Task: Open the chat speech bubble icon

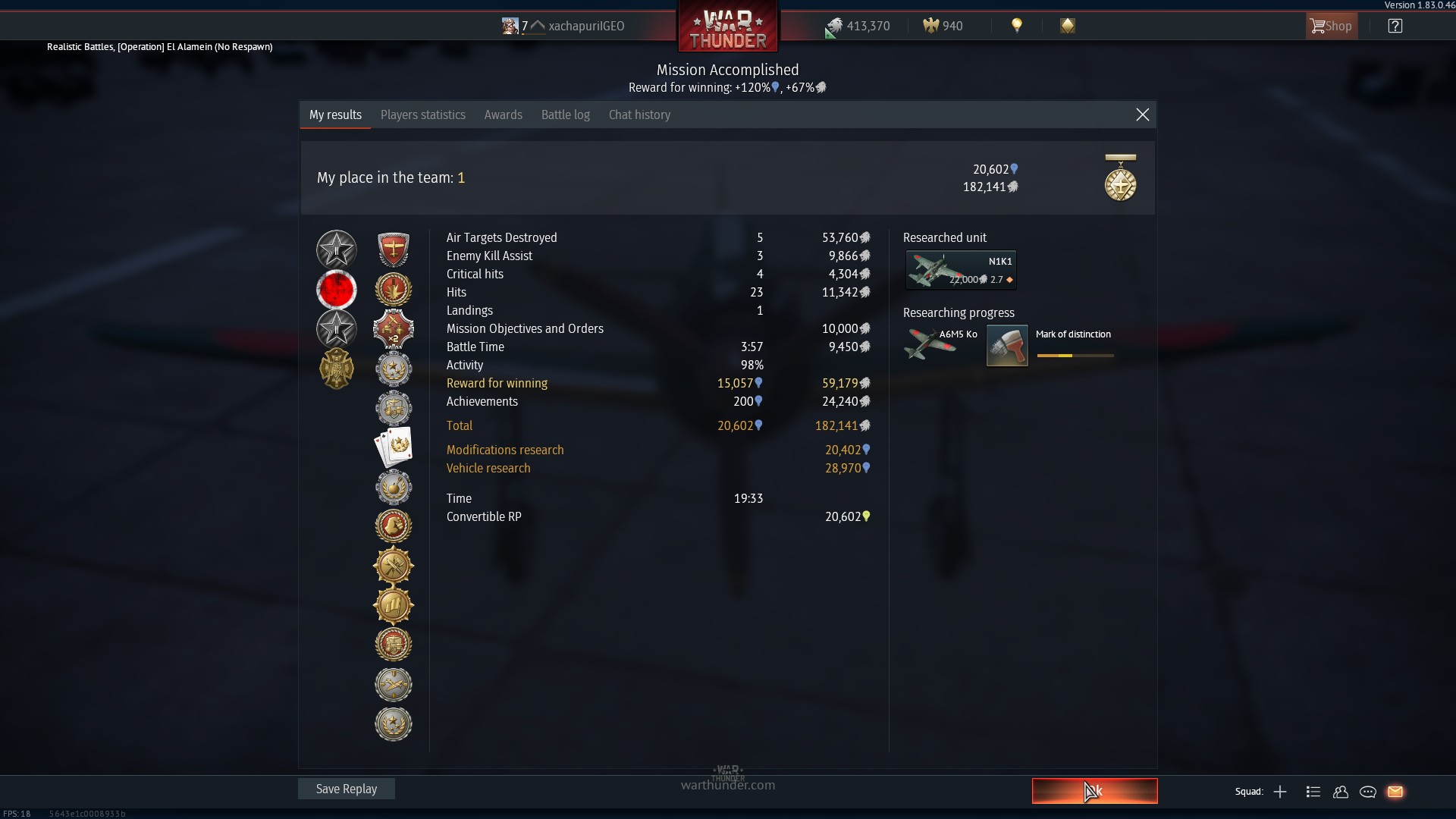Action: pyautogui.click(x=1368, y=792)
